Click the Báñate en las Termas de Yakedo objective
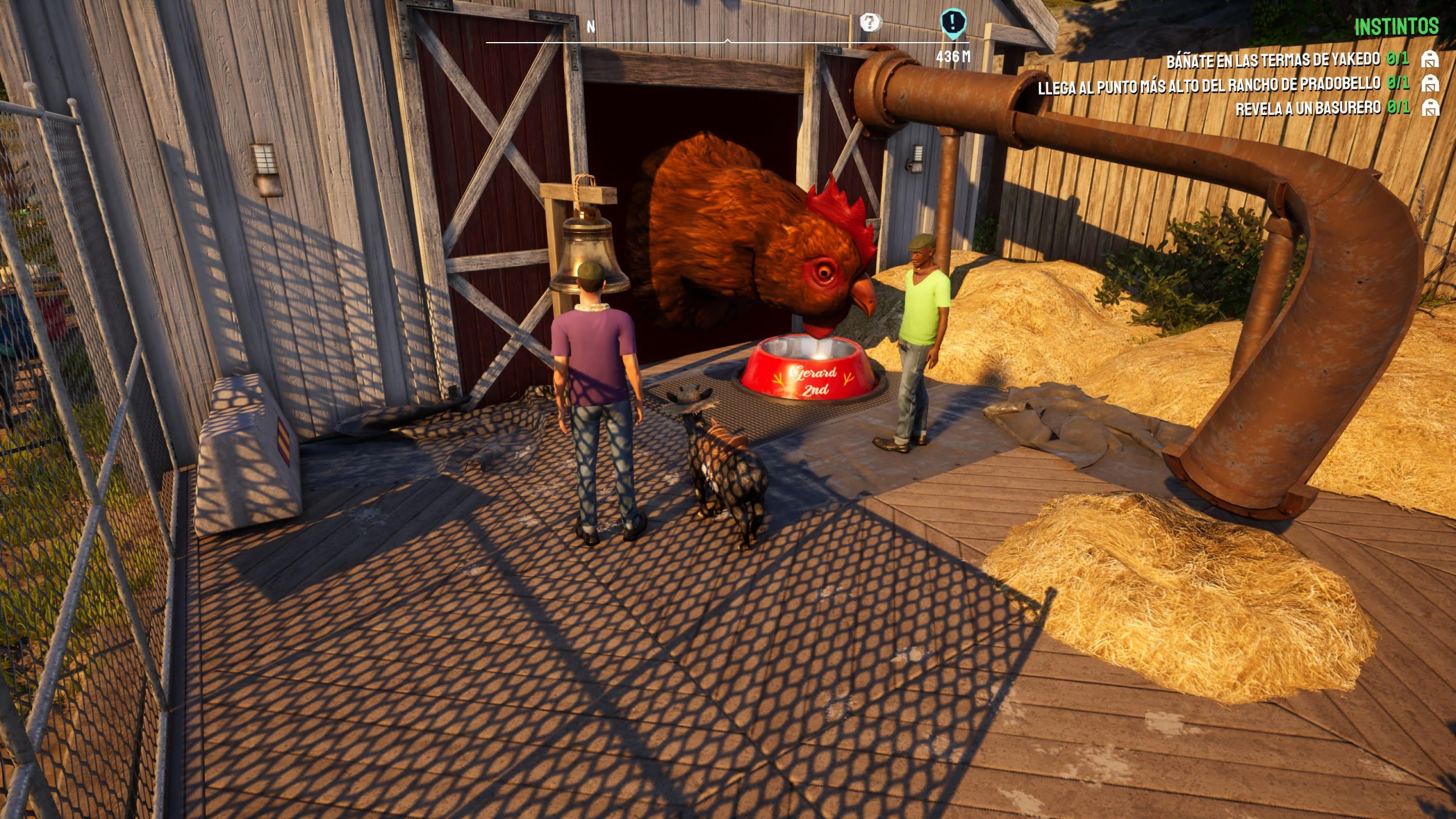This screenshot has height=819, width=1456. [x=1273, y=60]
